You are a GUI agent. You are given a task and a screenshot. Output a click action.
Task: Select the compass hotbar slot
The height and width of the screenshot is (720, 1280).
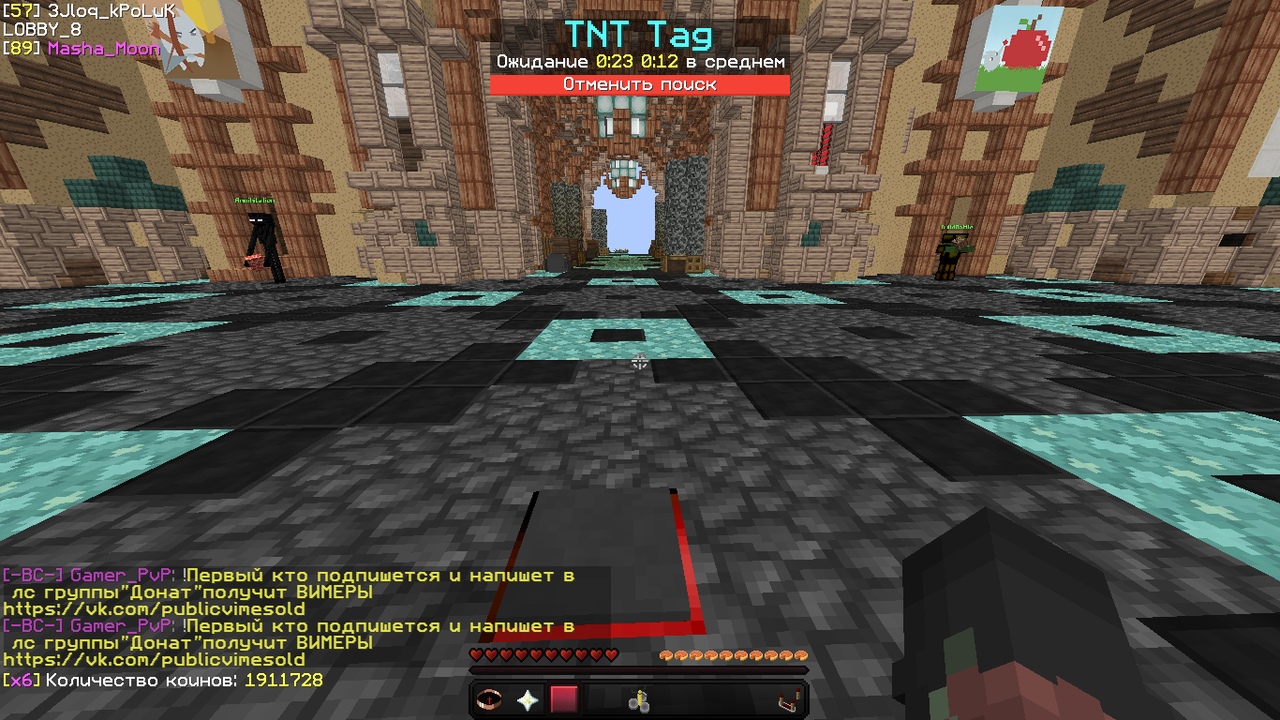[x=490, y=700]
